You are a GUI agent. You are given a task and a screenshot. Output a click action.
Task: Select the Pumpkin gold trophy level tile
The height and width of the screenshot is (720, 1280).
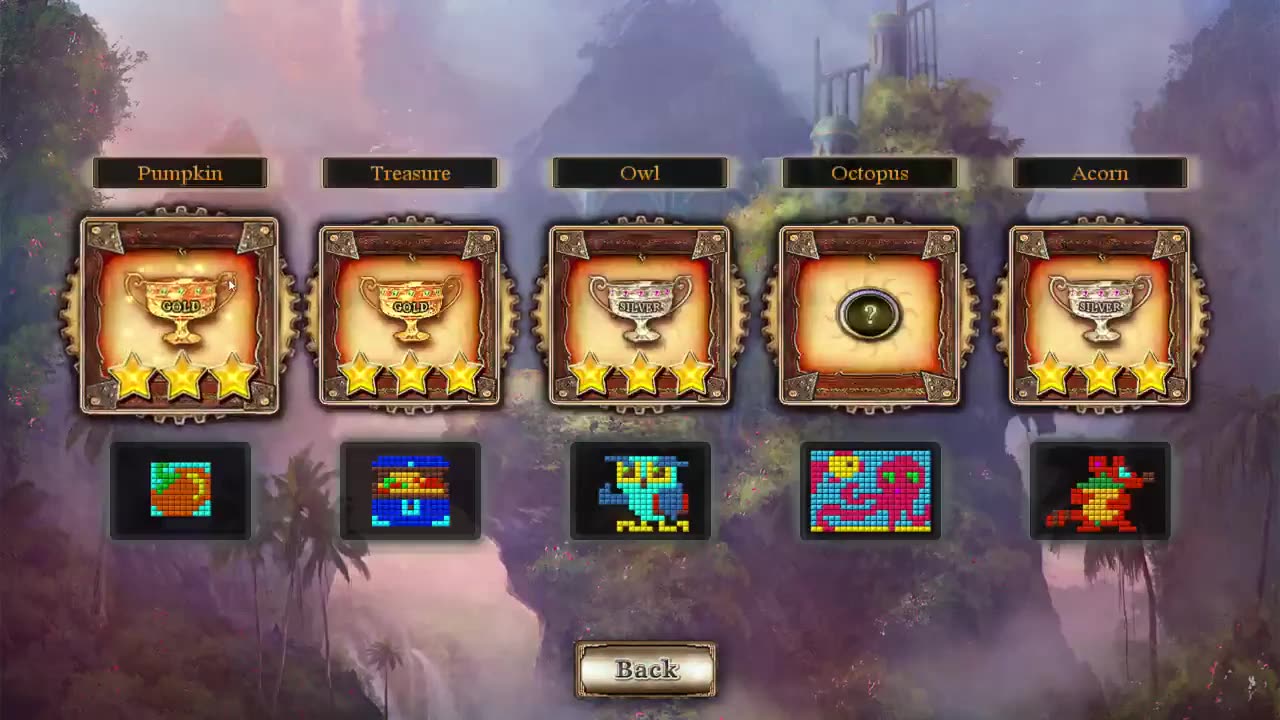[x=180, y=315]
